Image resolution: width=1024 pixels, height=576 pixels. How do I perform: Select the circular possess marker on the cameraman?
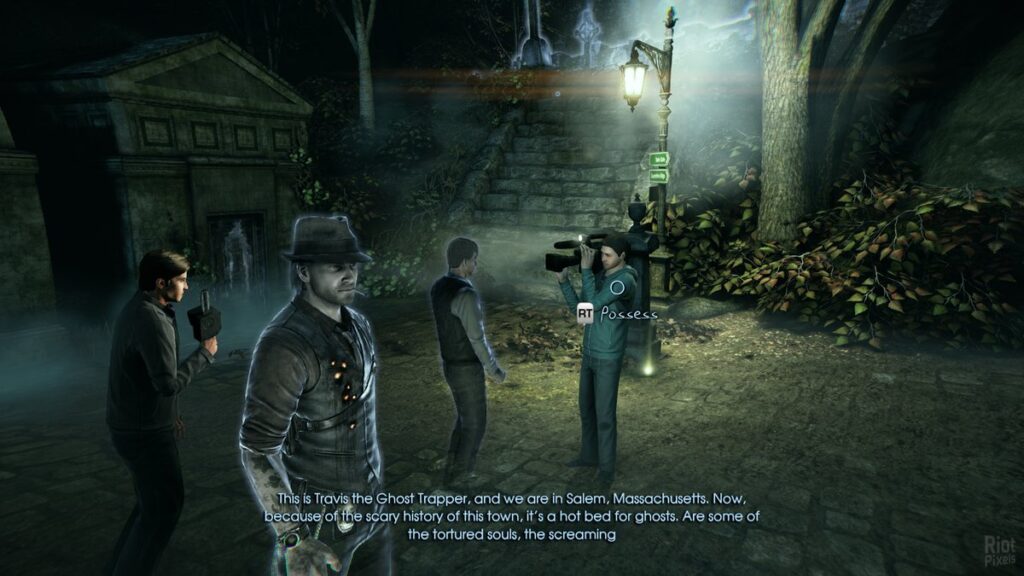pyautogui.click(x=618, y=287)
